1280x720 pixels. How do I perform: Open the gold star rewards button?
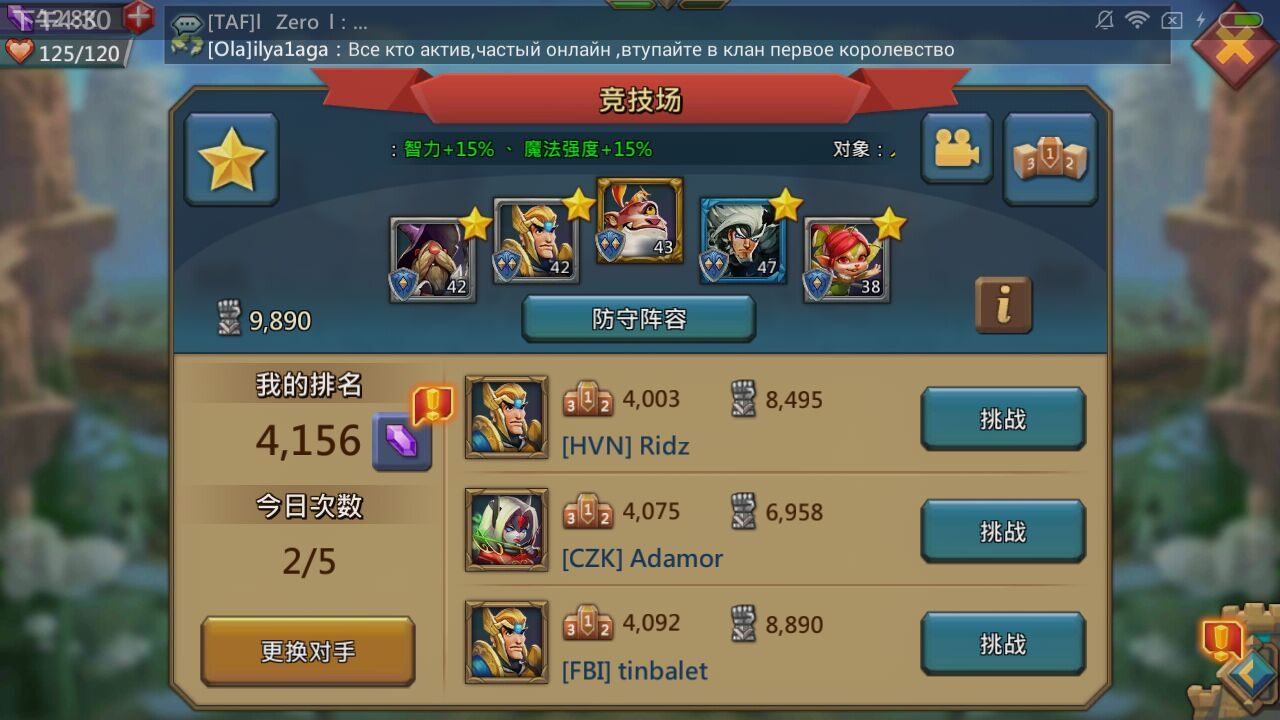[231, 159]
